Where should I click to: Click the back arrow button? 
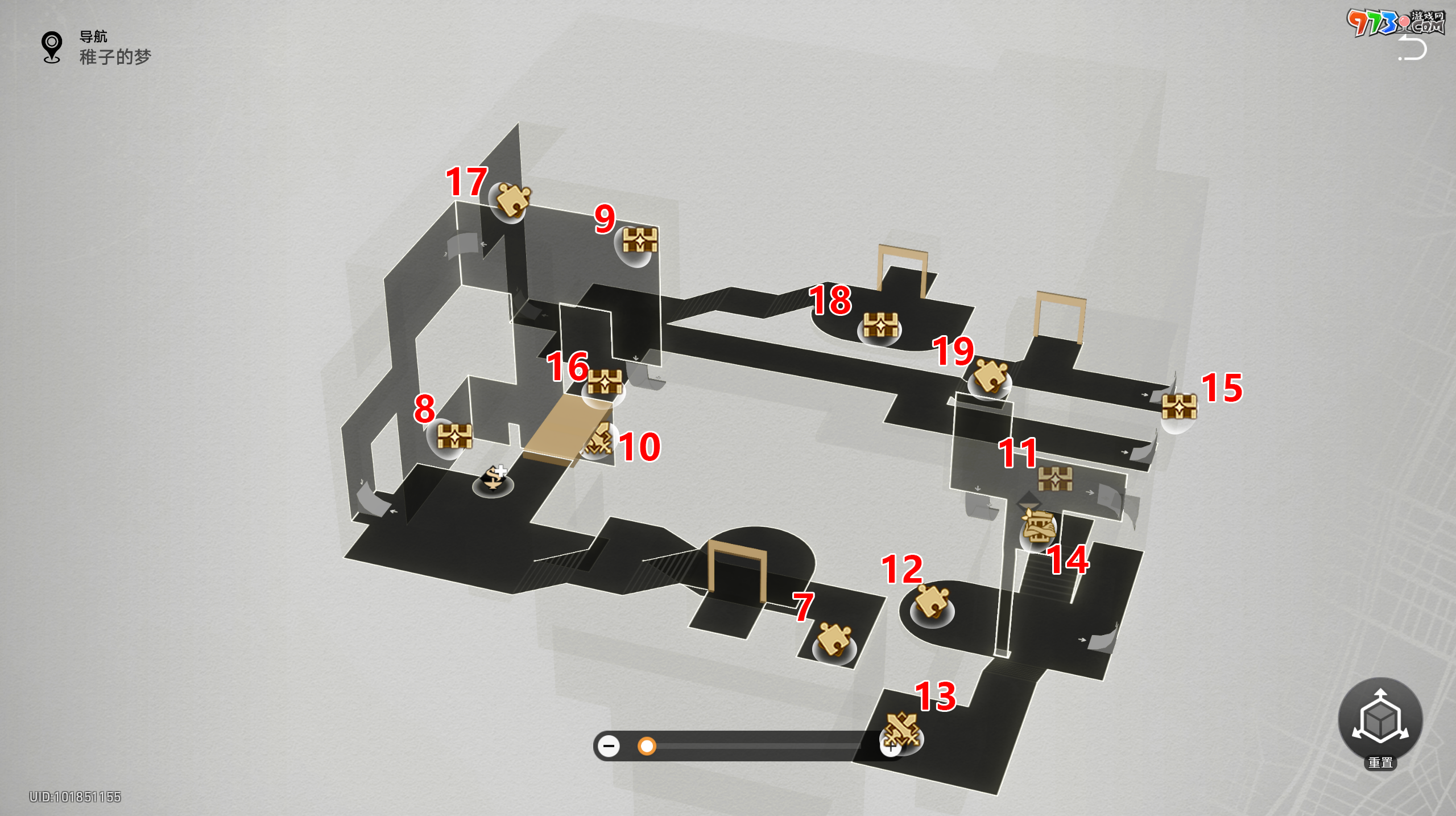[x=1413, y=49]
